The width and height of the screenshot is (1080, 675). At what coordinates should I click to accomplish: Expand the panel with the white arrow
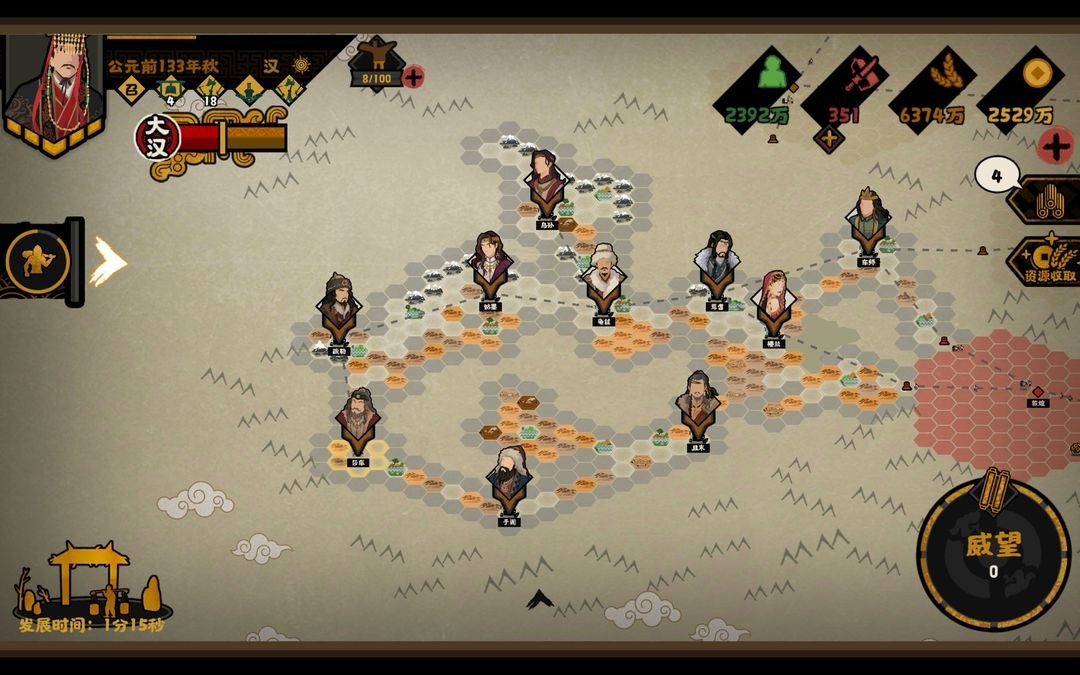click(108, 262)
